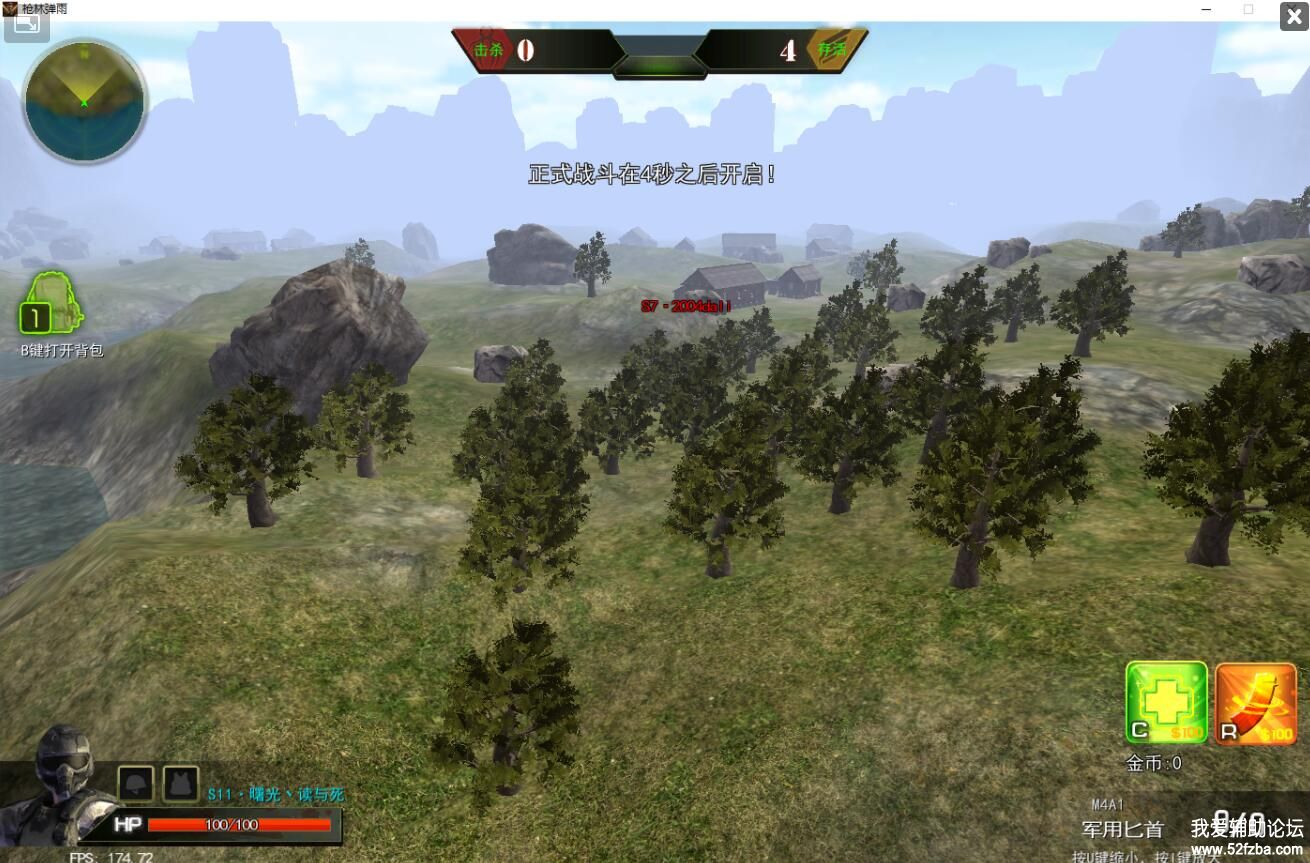The height and width of the screenshot is (863, 1310).
Task: Toggle the fullscreen icon in the corner
Action: (x=26, y=24)
